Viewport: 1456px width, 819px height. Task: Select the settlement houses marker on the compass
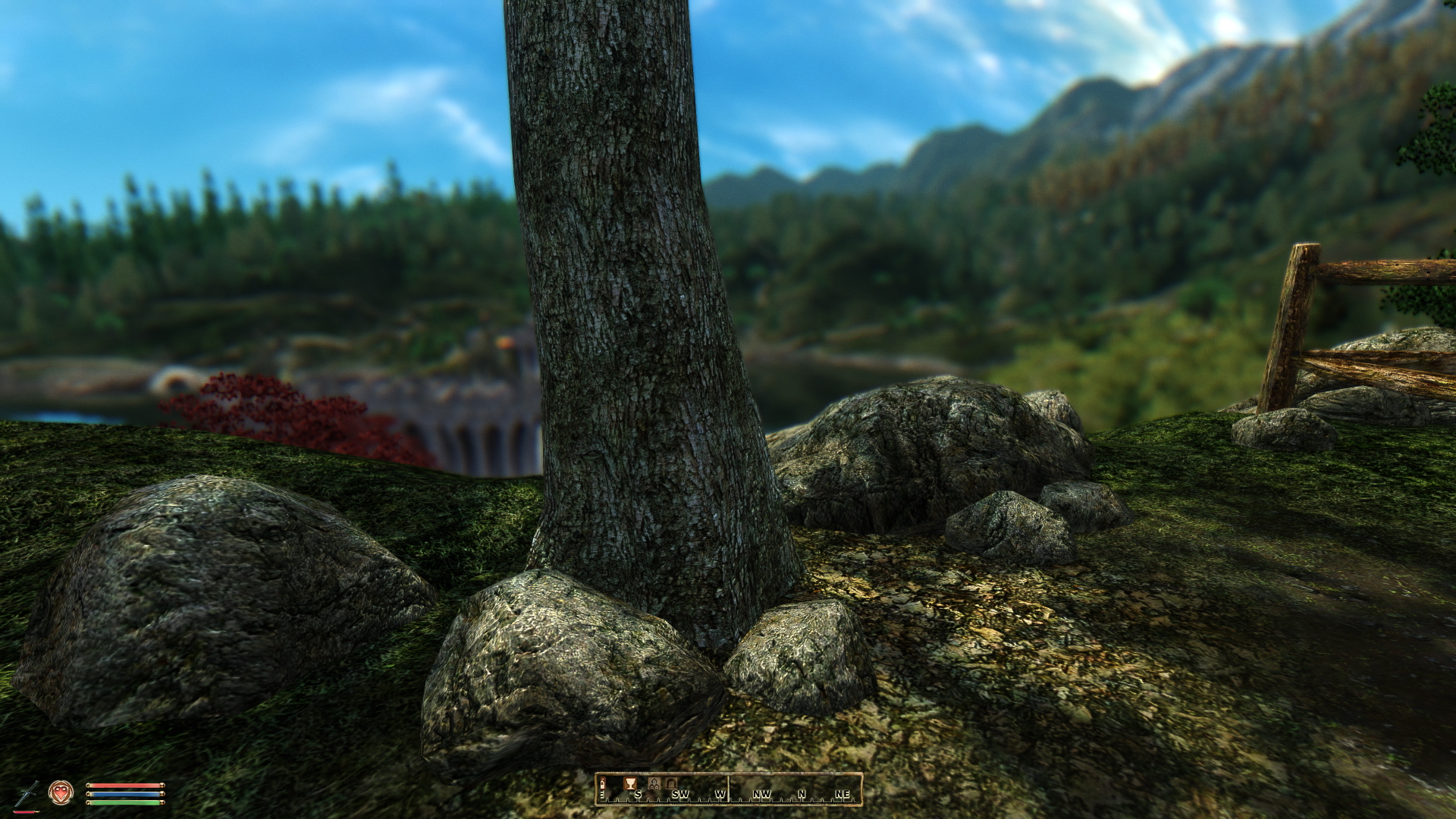[x=654, y=783]
